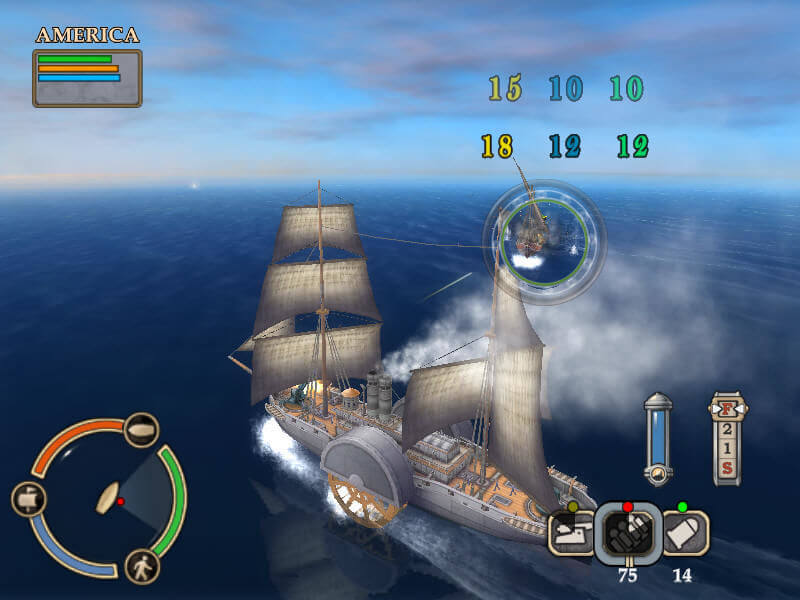This screenshot has height=600, width=800.
Task: Click the AMERICA ship status panel
Action: (x=87, y=77)
